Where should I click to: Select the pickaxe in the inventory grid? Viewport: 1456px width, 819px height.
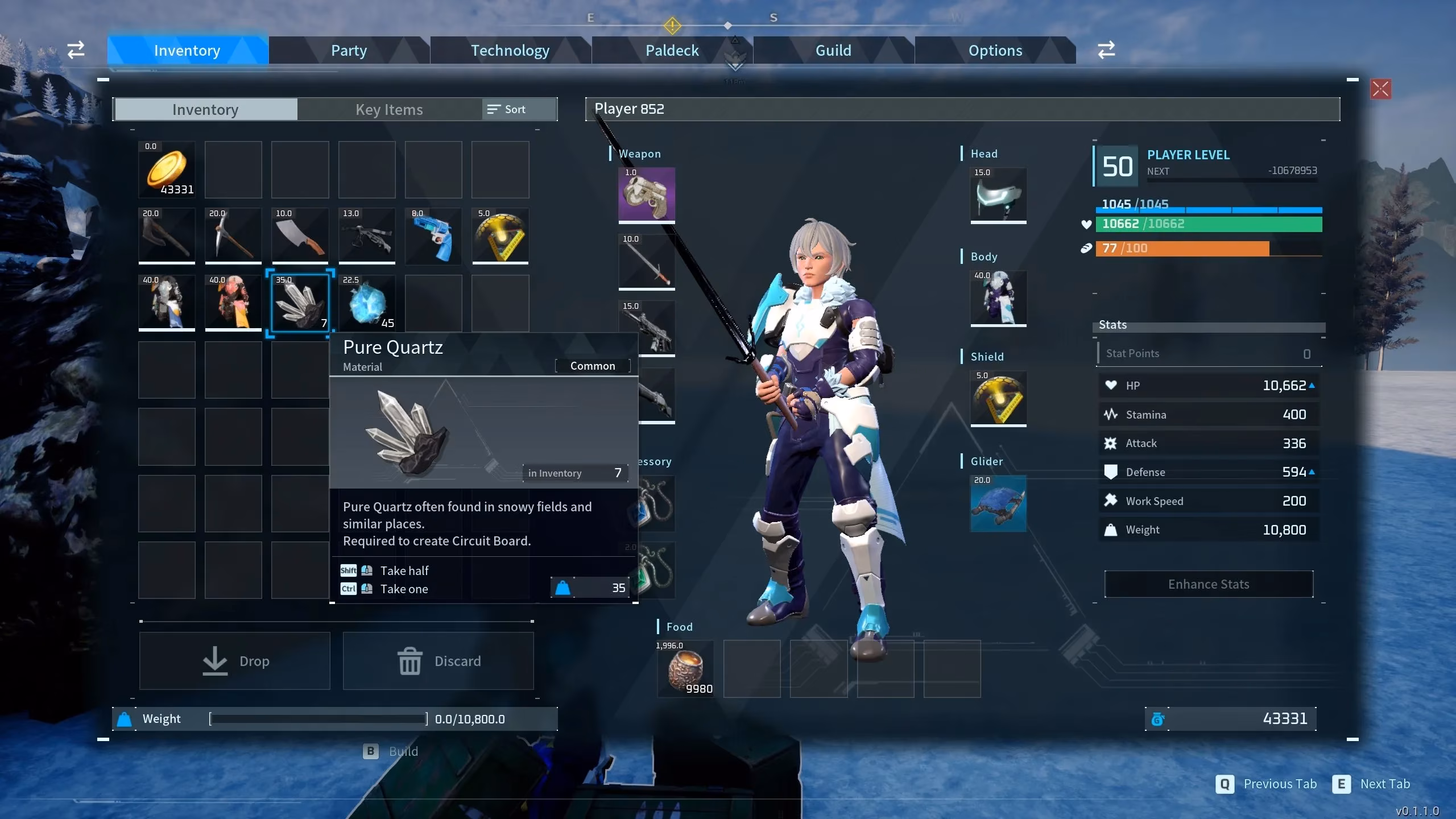click(x=233, y=235)
